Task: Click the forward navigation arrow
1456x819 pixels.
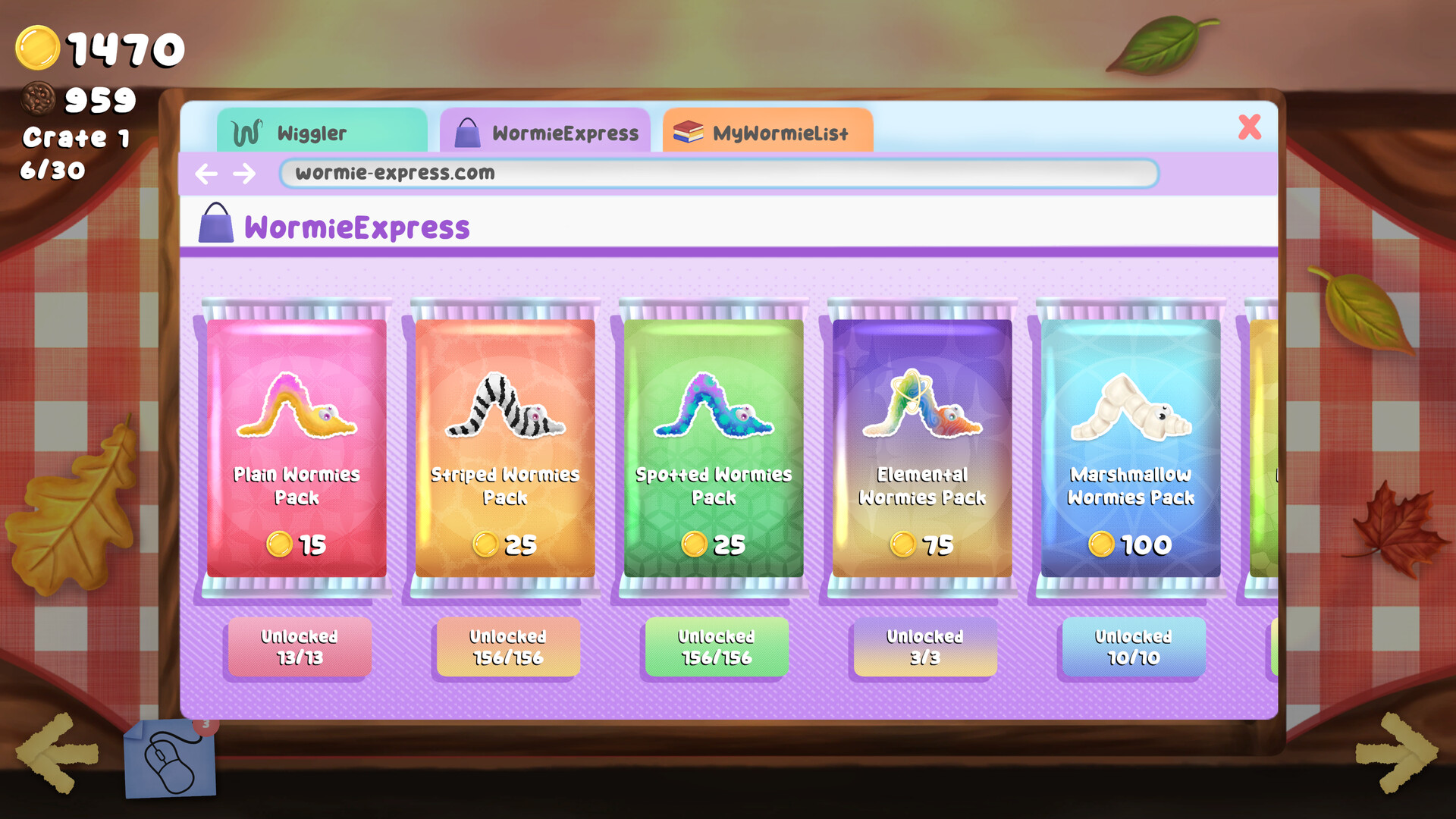Action: click(245, 174)
